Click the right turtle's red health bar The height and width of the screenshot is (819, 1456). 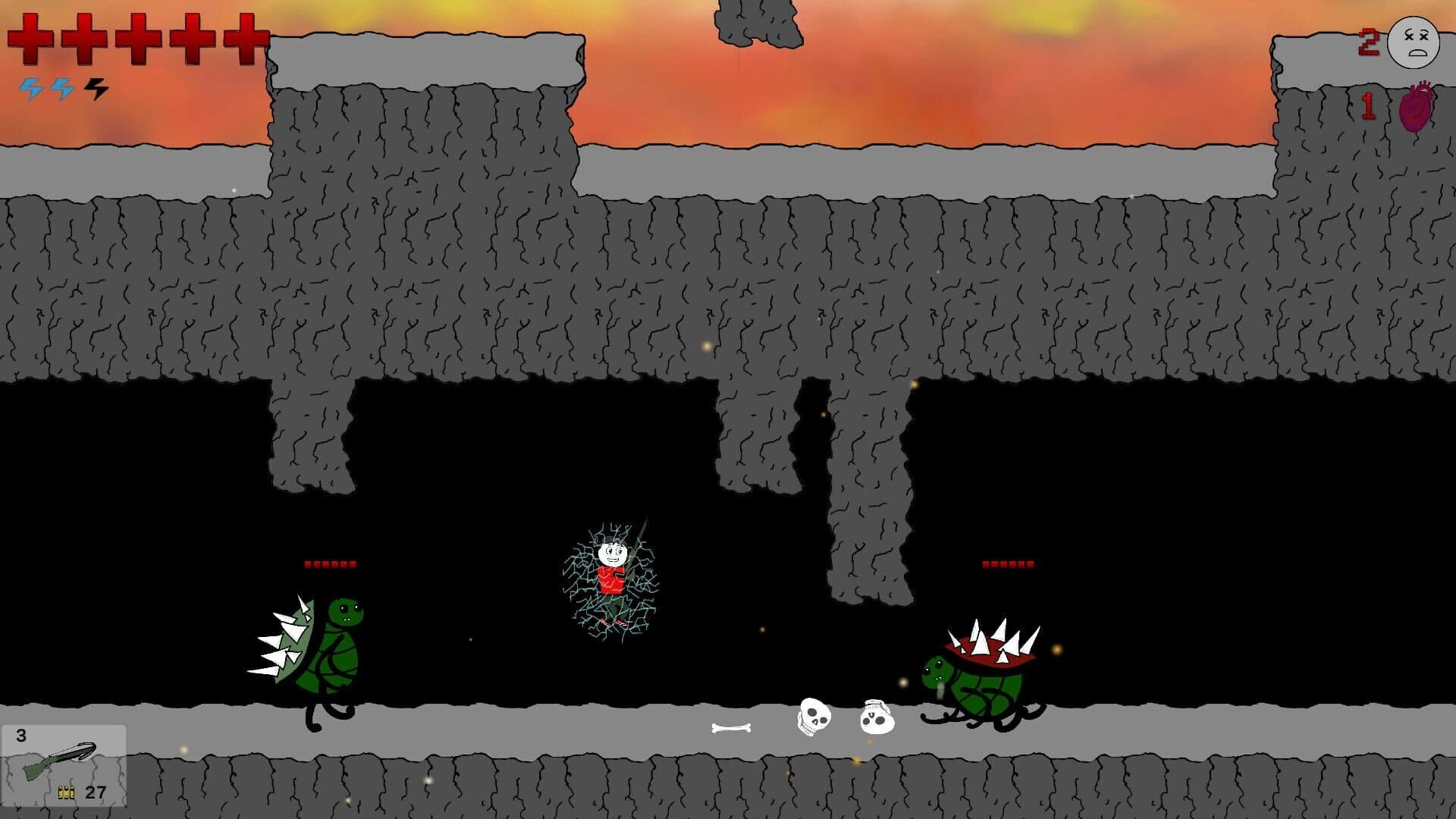pyautogui.click(x=1009, y=563)
